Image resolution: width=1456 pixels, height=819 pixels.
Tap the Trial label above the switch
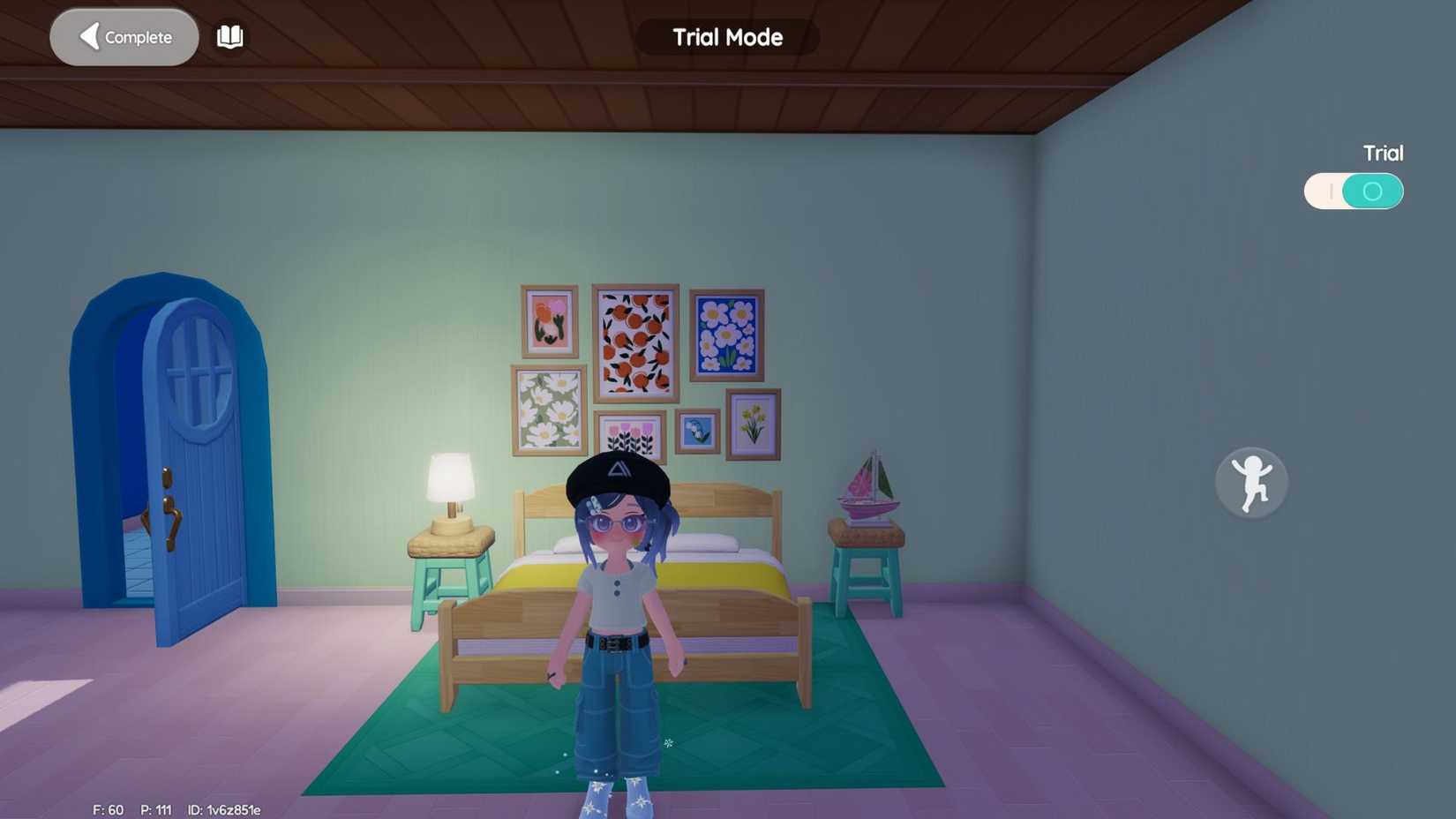1382,153
